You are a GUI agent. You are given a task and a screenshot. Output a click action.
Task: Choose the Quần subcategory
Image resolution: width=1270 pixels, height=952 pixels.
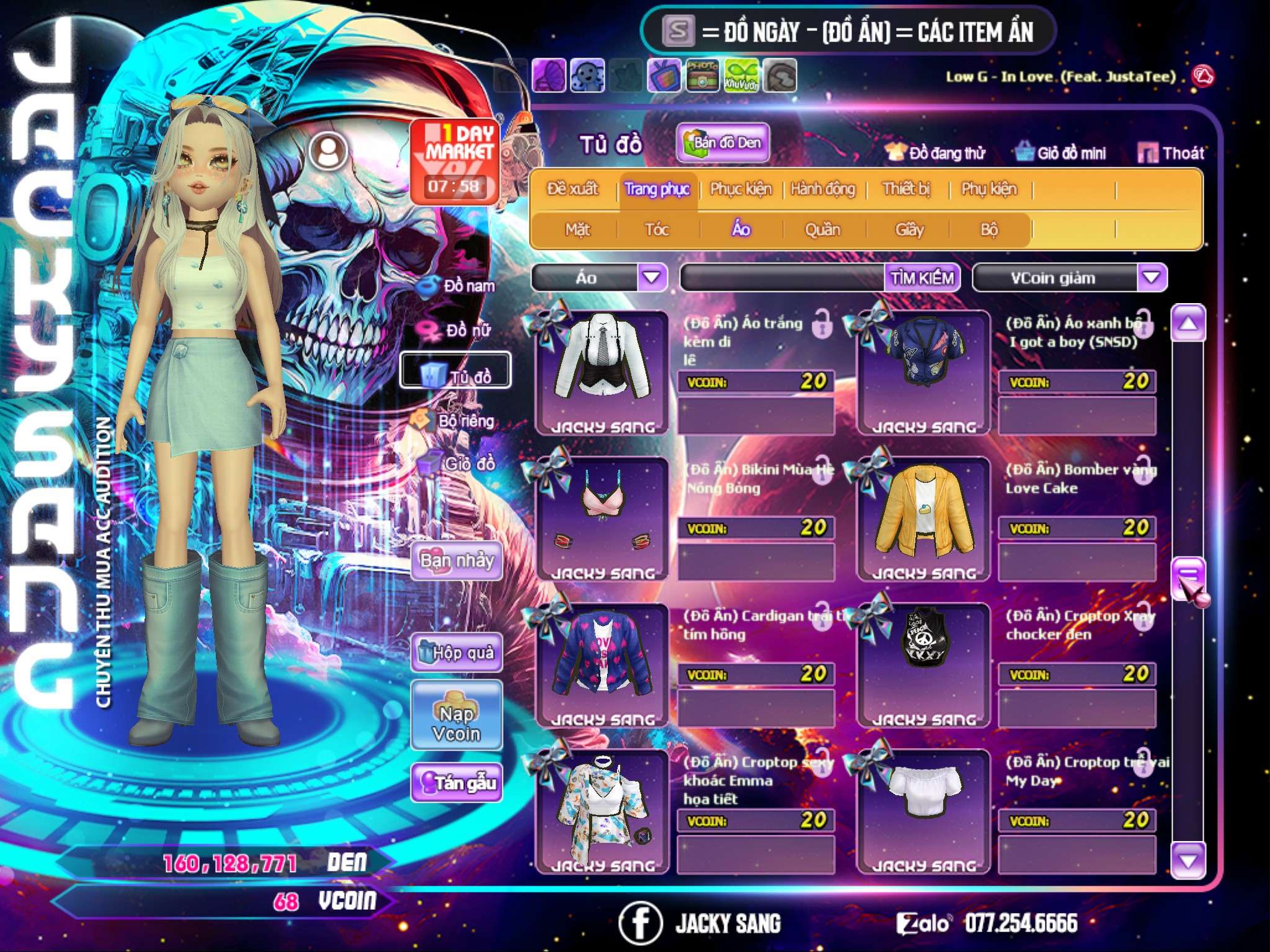click(822, 230)
